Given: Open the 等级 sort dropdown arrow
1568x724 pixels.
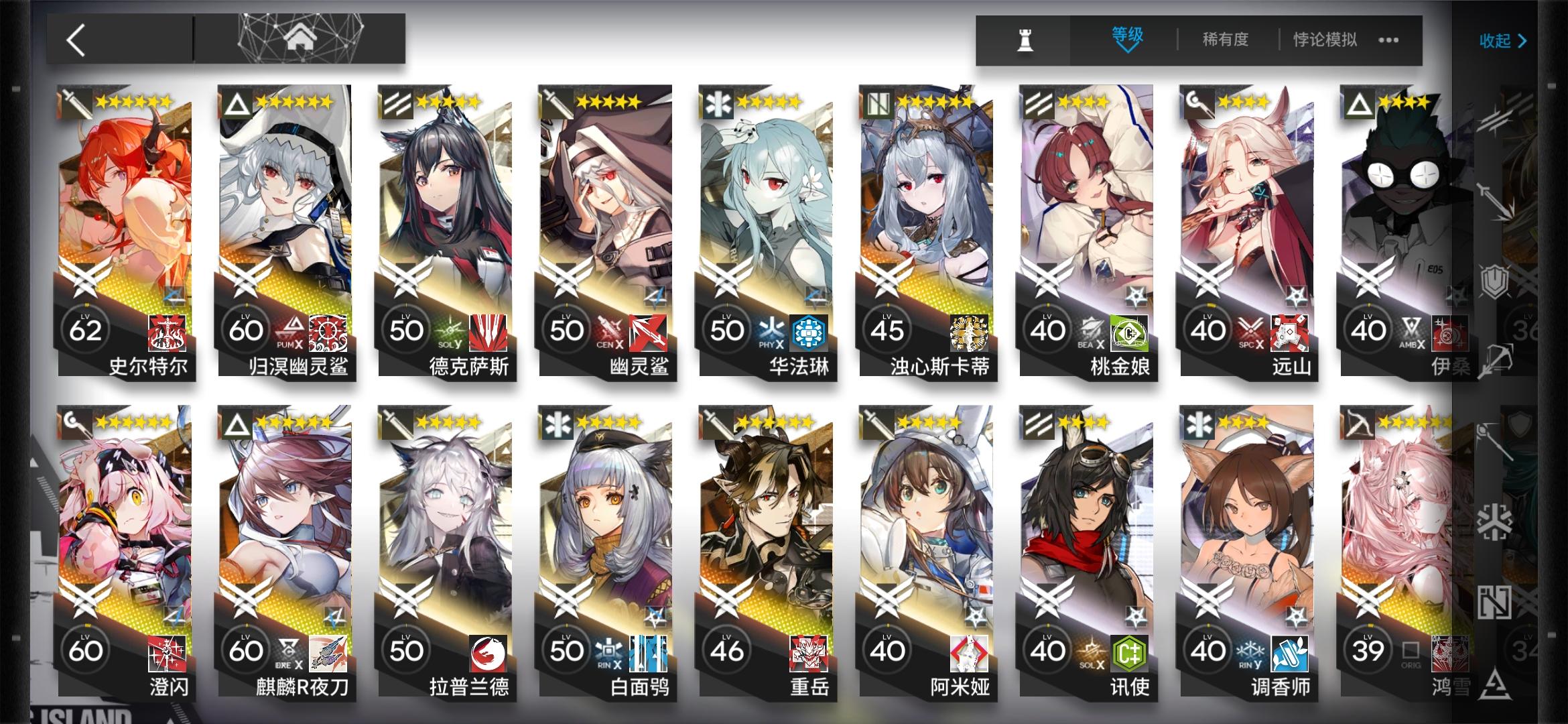Looking at the screenshot, I should click(1127, 48).
